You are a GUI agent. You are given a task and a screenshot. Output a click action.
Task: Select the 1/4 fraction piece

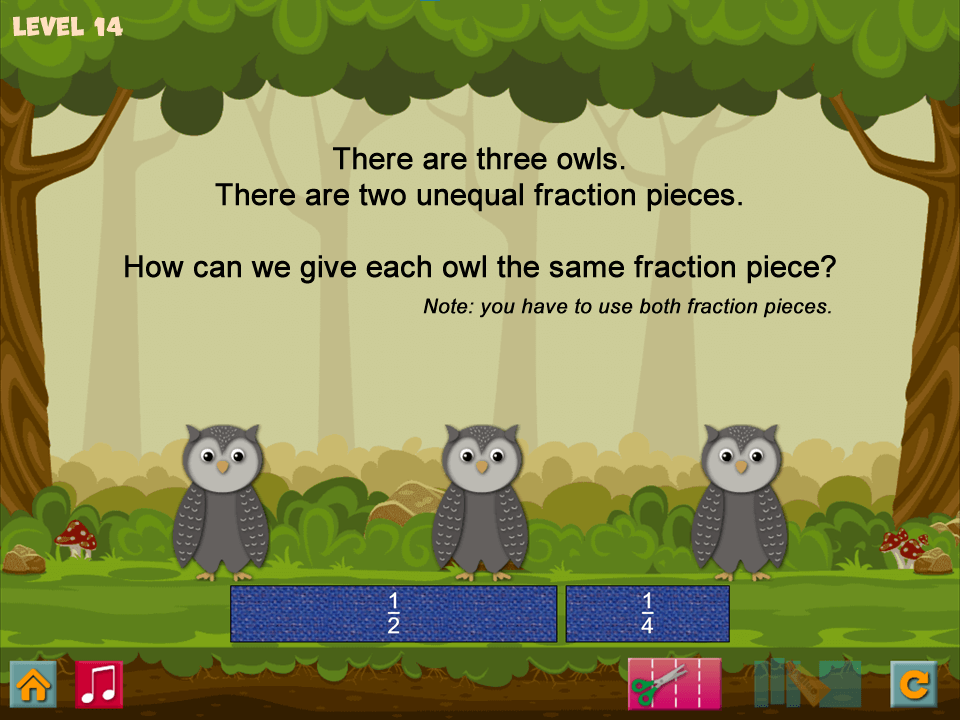pyautogui.click(x=647, y=613)
